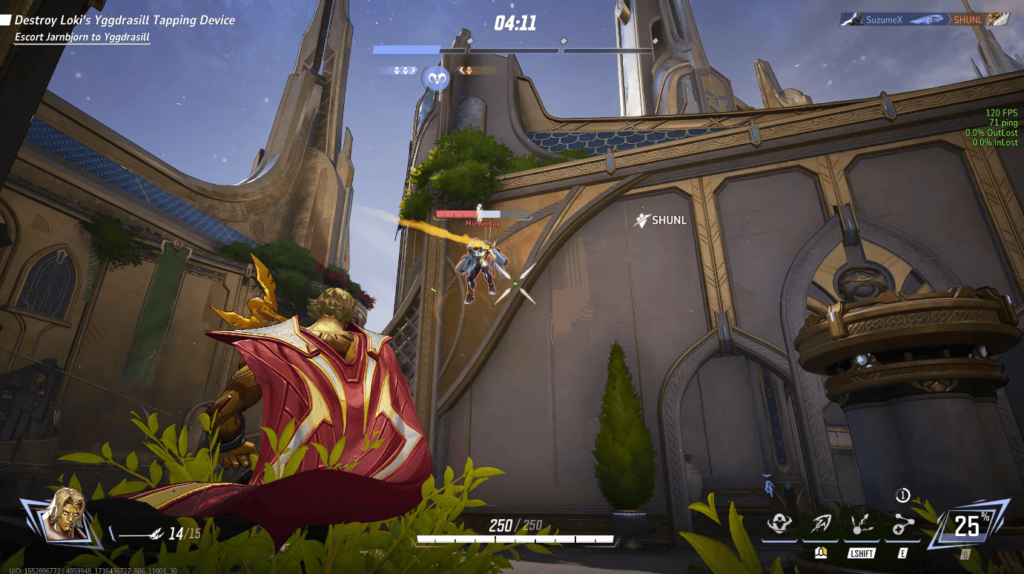The height and width of the screenshot is (574, 1024).
Task: Click the 25% ultimate charge gauge
Action: pyautogui.click(x=966, y=523)
